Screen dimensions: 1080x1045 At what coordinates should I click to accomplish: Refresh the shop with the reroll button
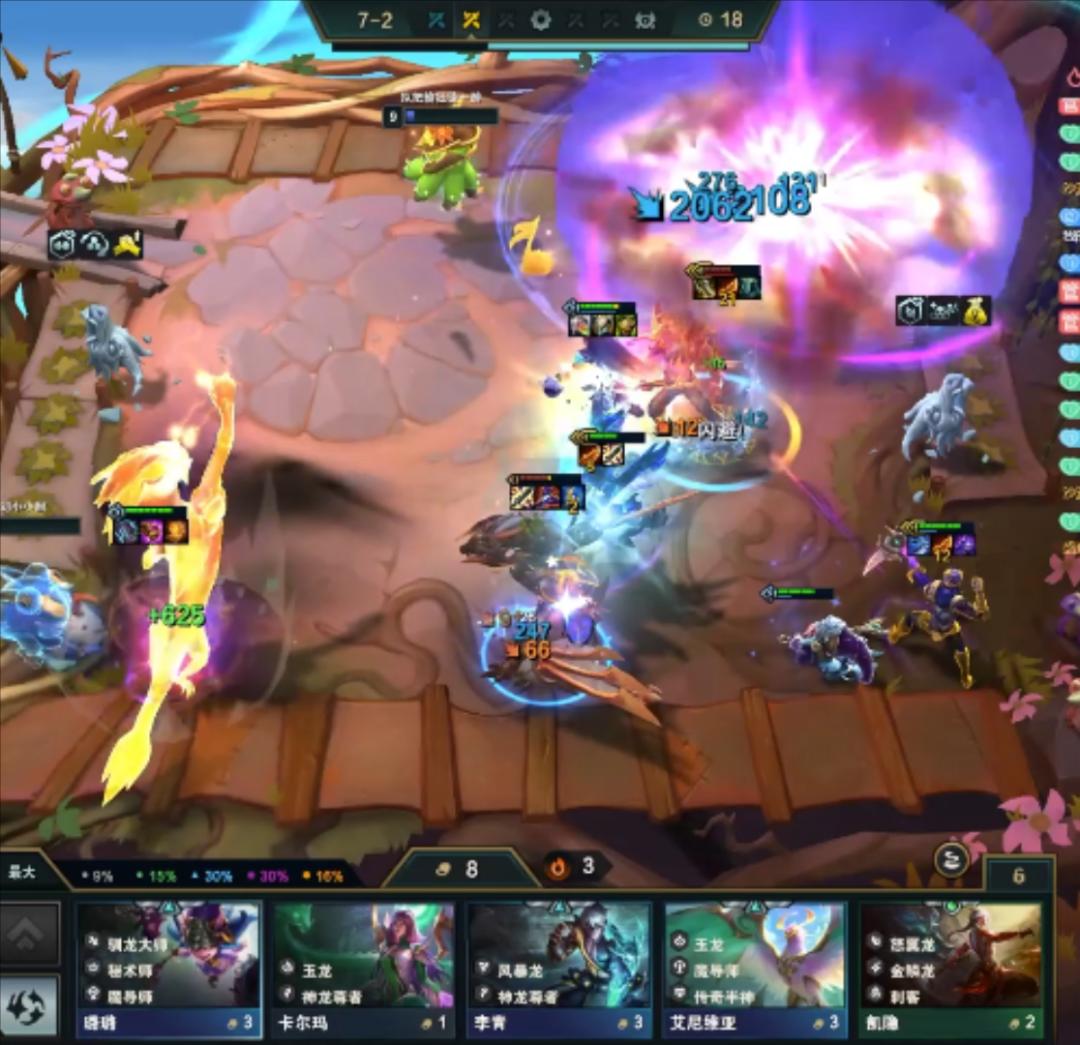29,1004
